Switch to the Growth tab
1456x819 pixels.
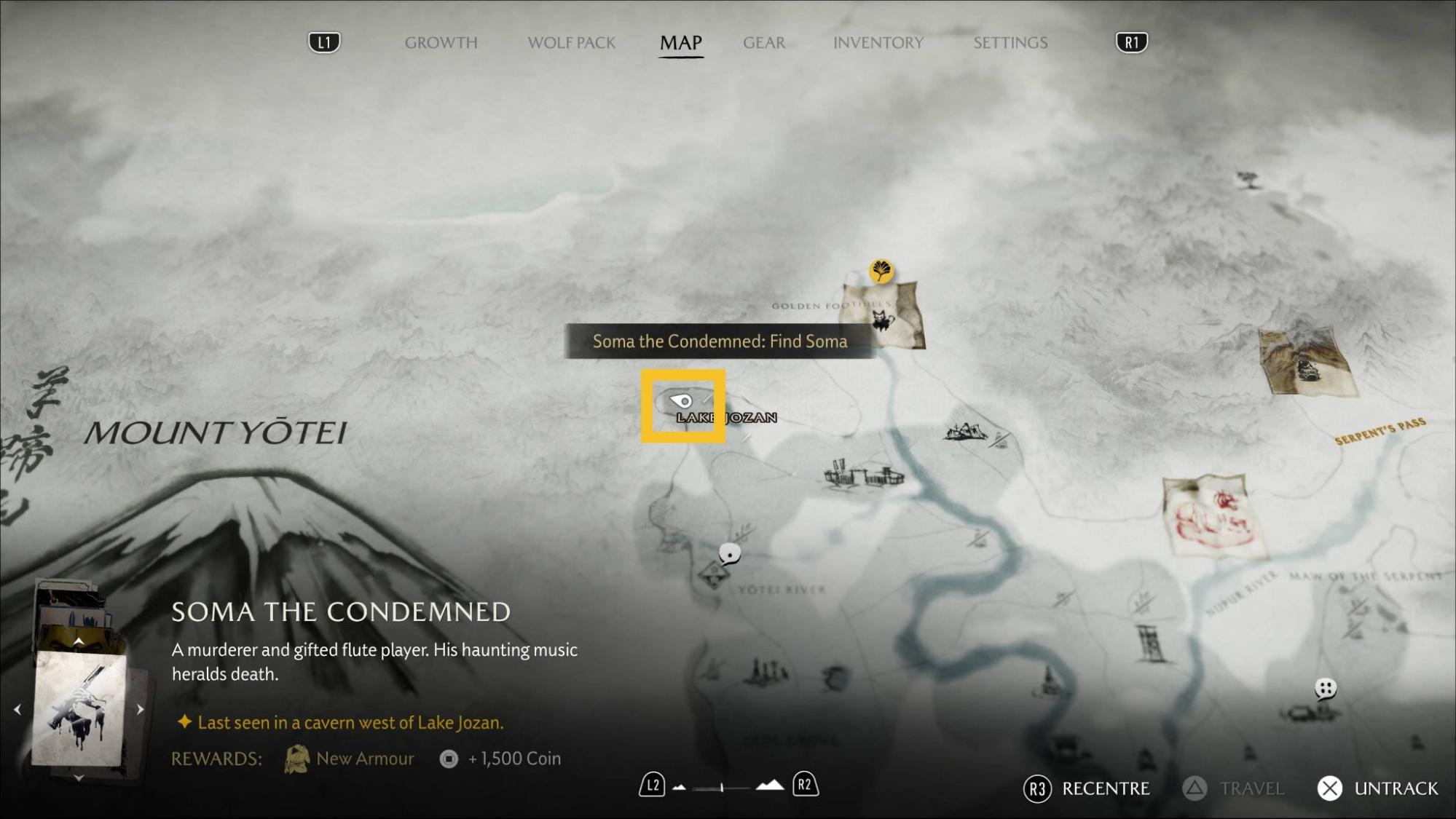pos(441,43)
